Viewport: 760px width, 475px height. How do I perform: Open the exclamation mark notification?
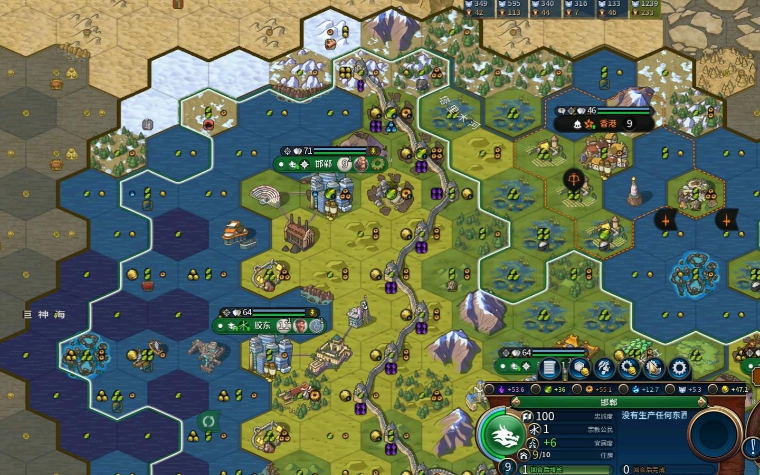(751, 447)
